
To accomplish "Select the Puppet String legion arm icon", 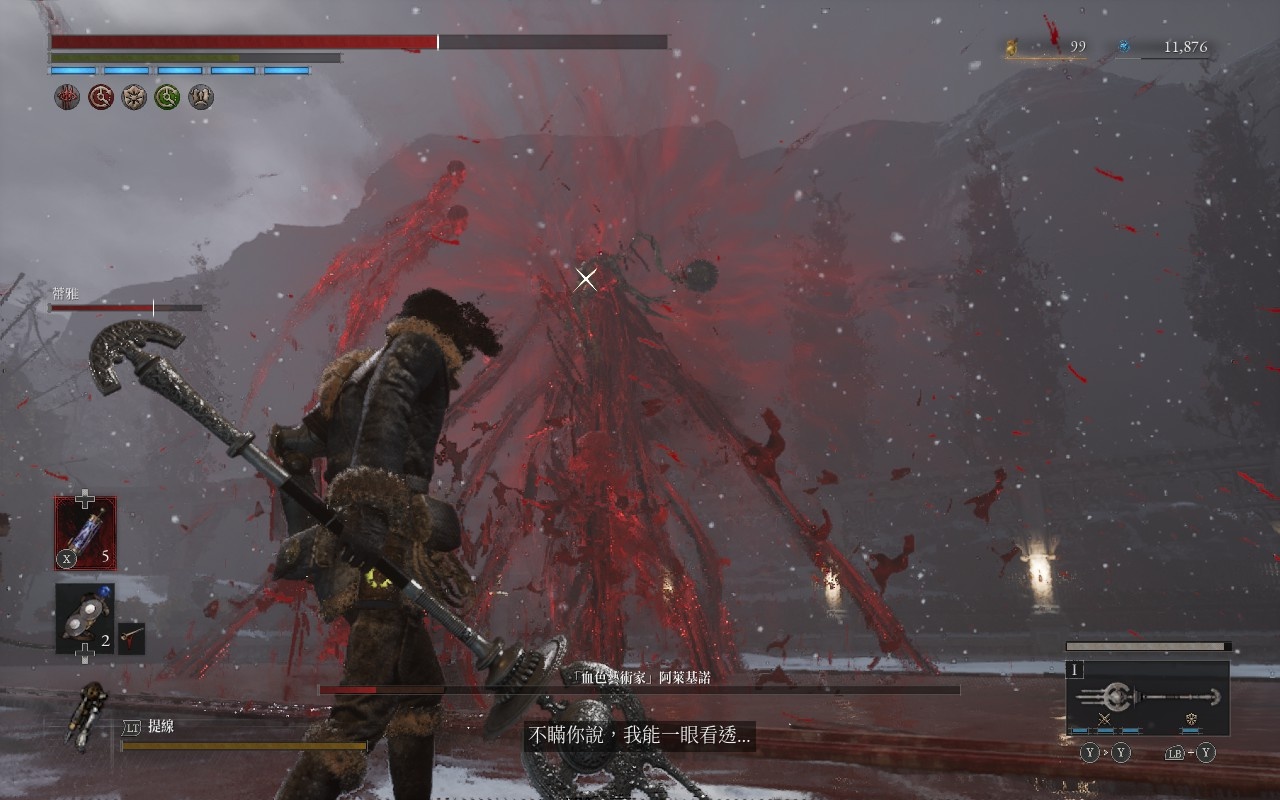I will click(87, 716).
